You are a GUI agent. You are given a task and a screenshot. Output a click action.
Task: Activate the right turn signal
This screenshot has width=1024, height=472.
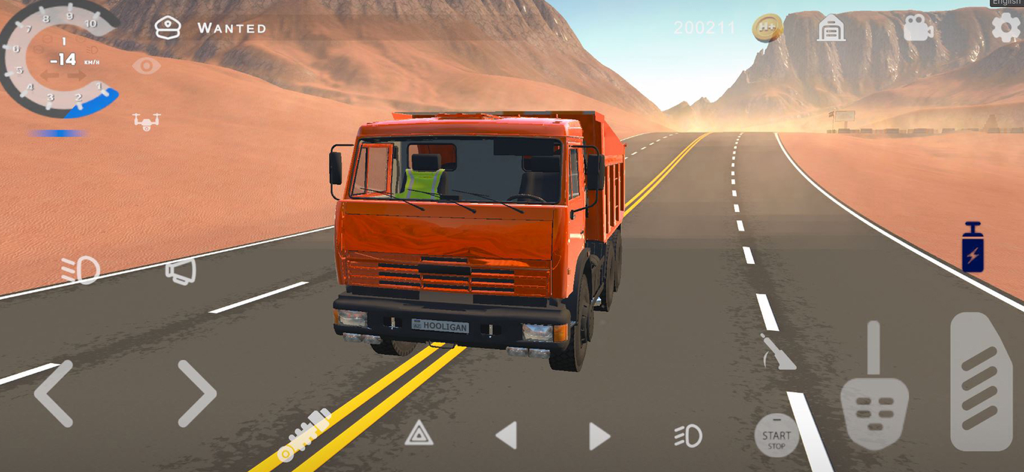[x=599, y=435]
